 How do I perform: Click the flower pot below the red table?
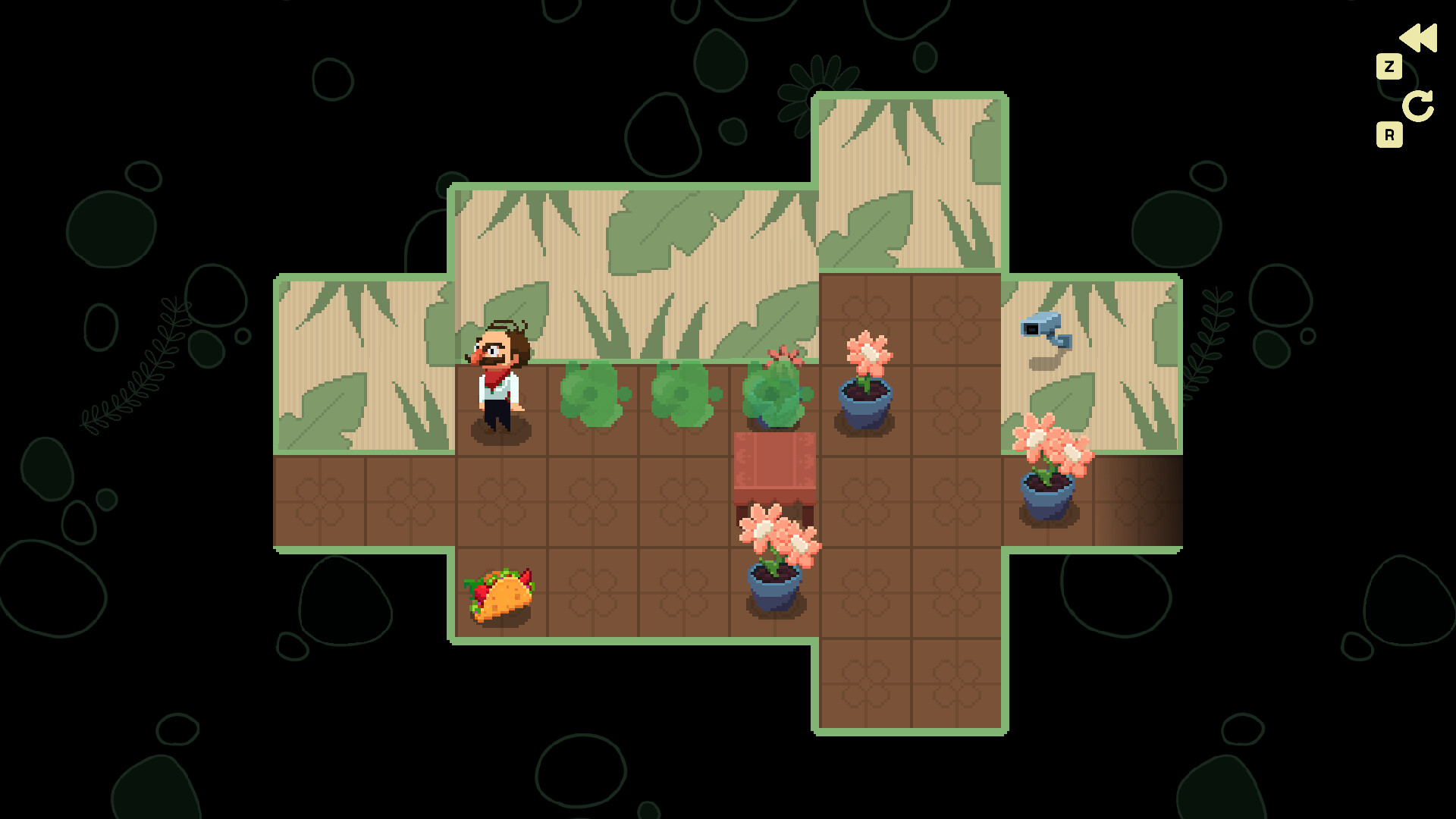tap(775, 554)
